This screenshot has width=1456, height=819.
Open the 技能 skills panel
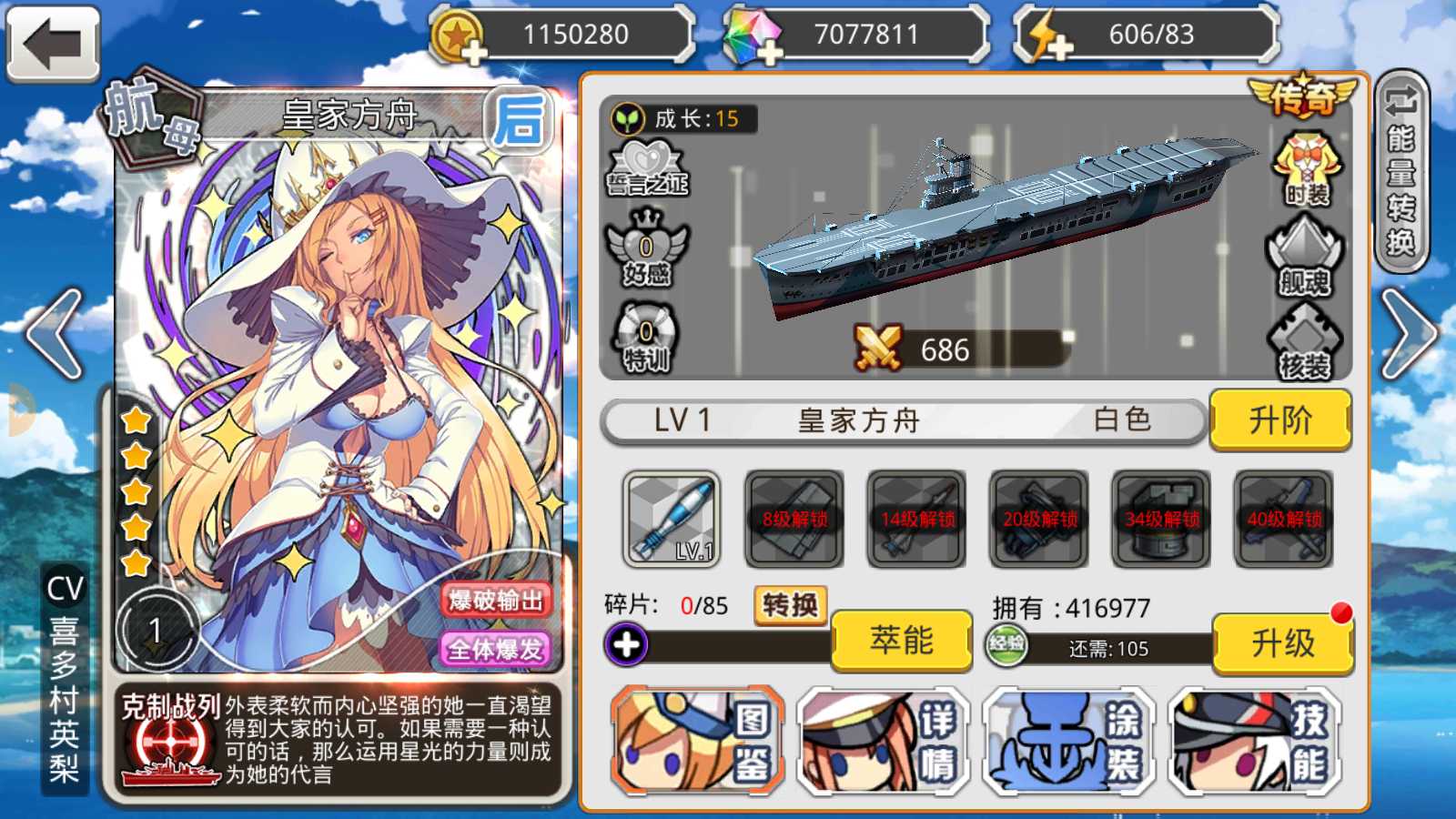pos(1256,742)
